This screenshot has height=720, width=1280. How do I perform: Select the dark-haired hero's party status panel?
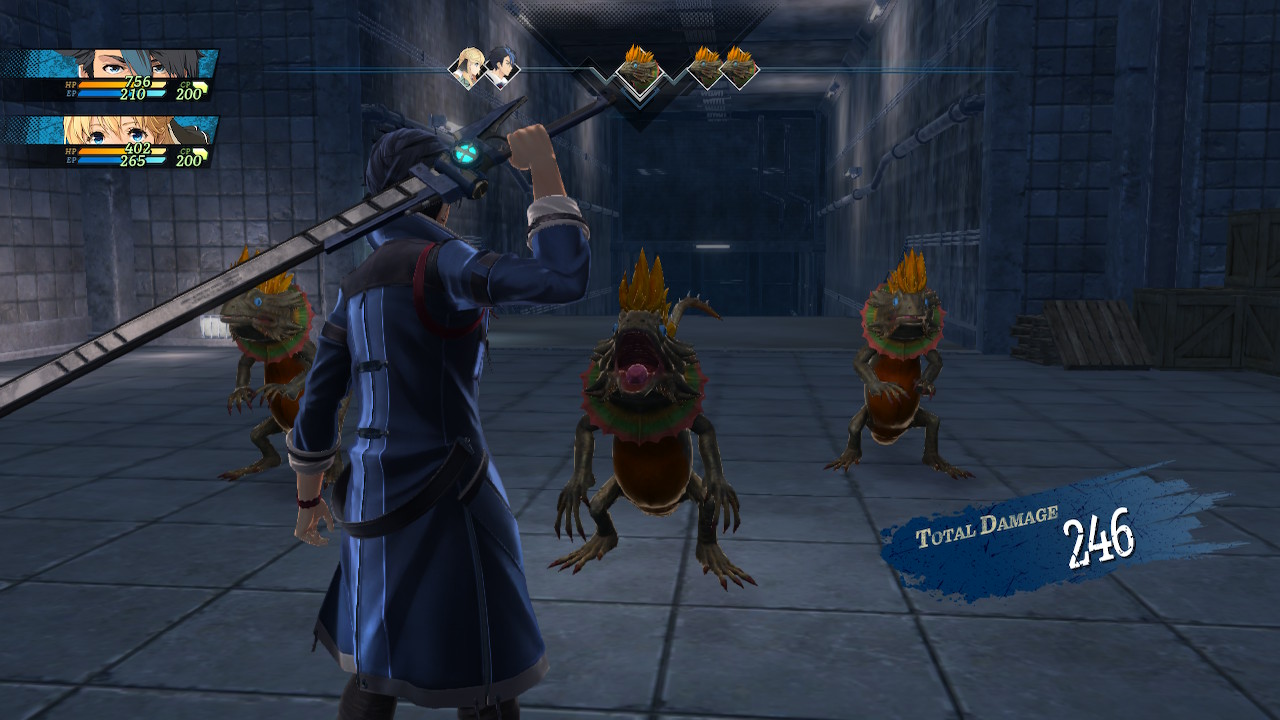(x=110, y=76)
